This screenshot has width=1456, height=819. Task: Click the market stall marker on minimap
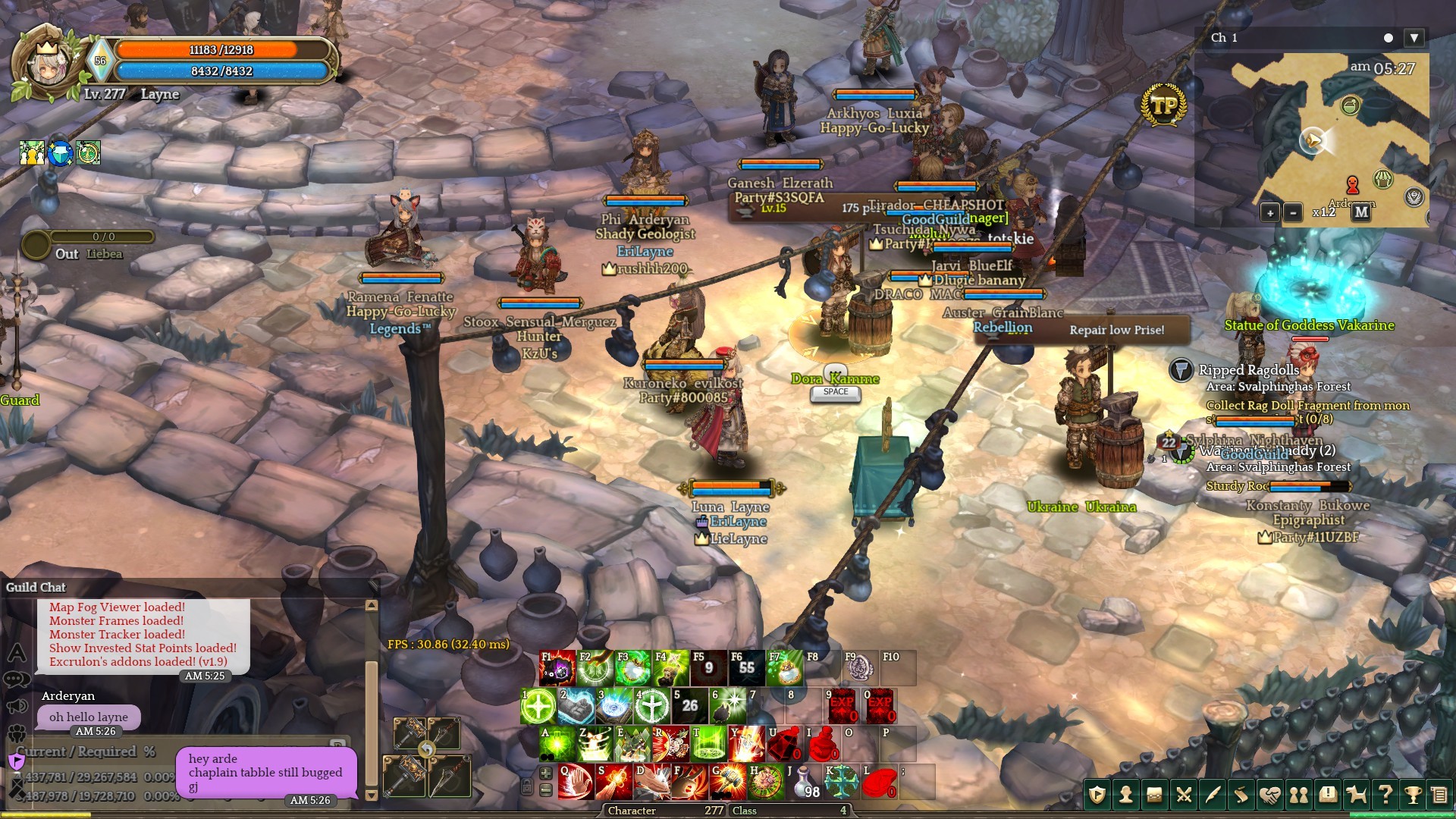click(x=1383, y=180)
